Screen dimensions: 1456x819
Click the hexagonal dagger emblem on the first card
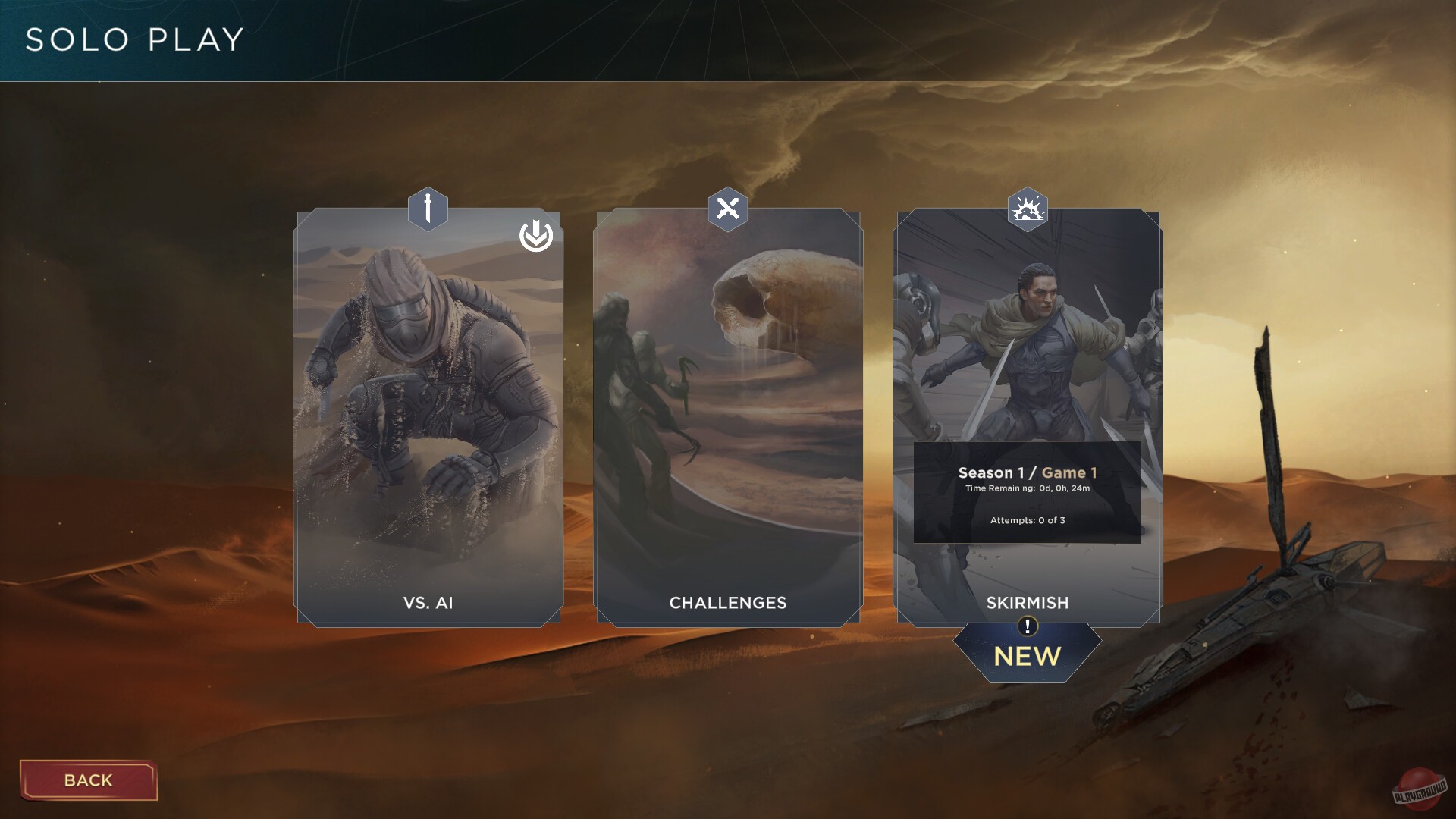point(427,210)
